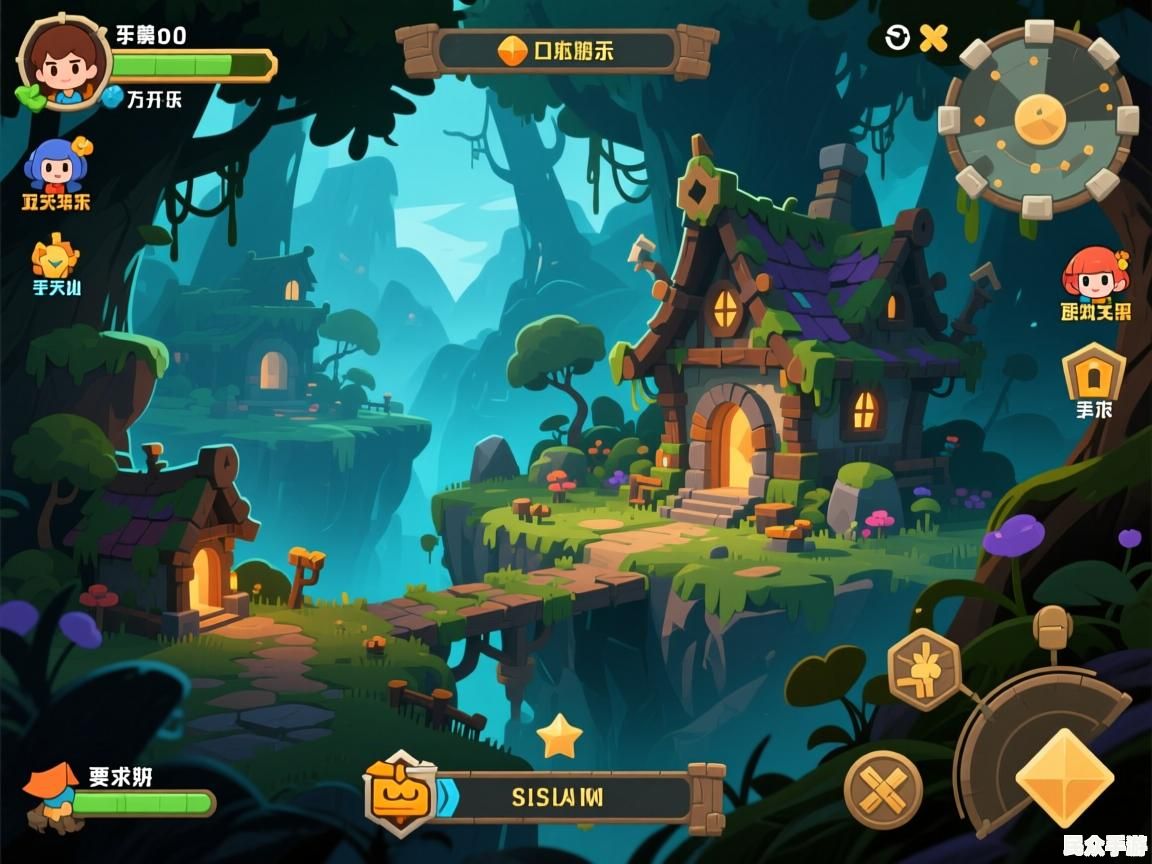Tap the large yellow diamond action button

(x=1064, y=777)
